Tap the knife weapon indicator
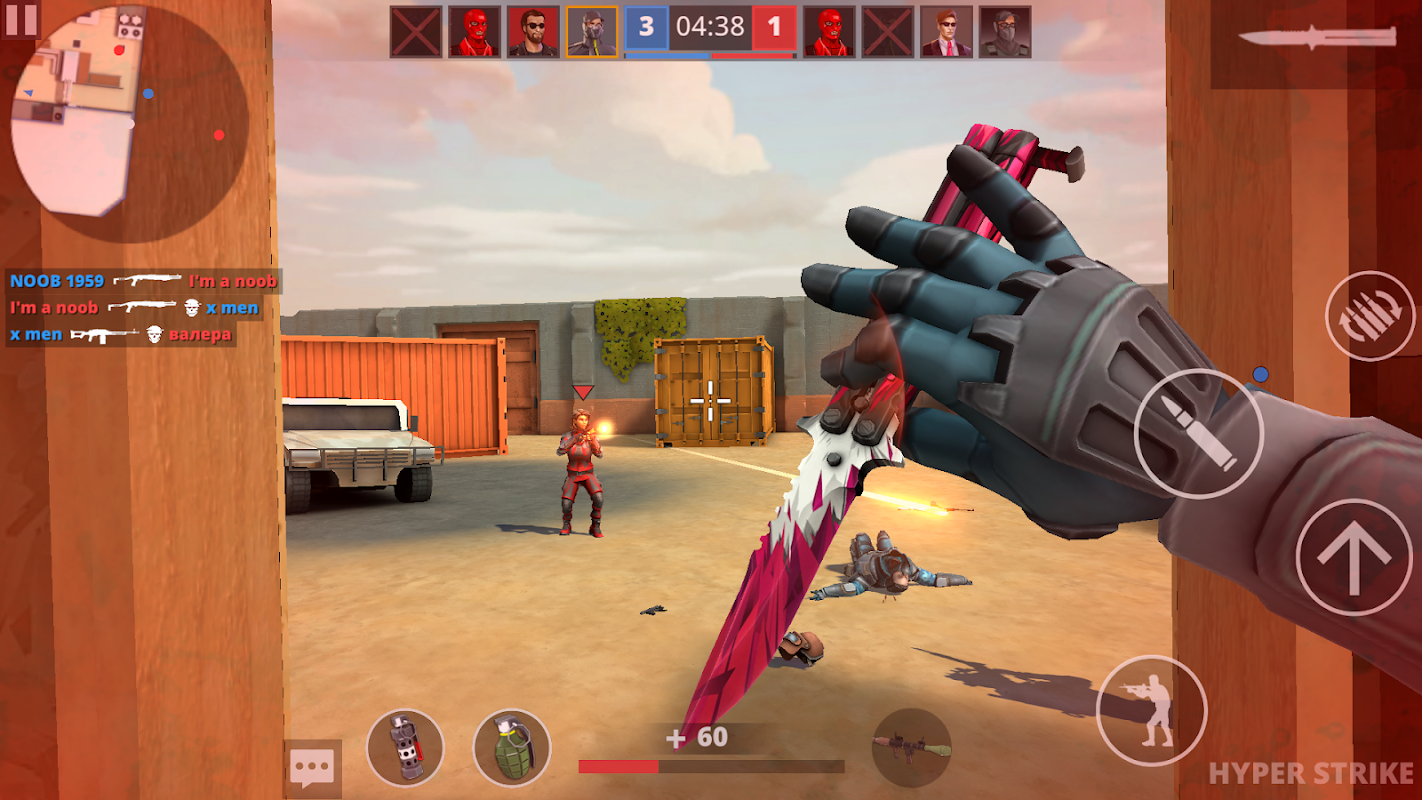The width and height of the screenshot is (1422, 800). pyautogui.click(x=1316, y=40)
